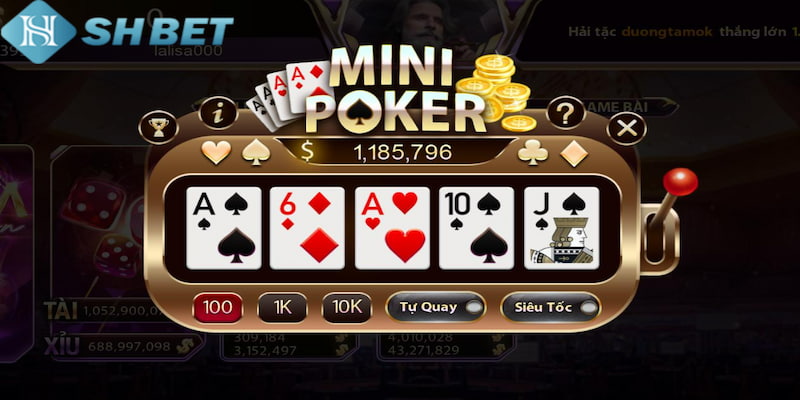Toggle Tự Quay auto spin
Viewport: 800px width, 400px height.
435,307
